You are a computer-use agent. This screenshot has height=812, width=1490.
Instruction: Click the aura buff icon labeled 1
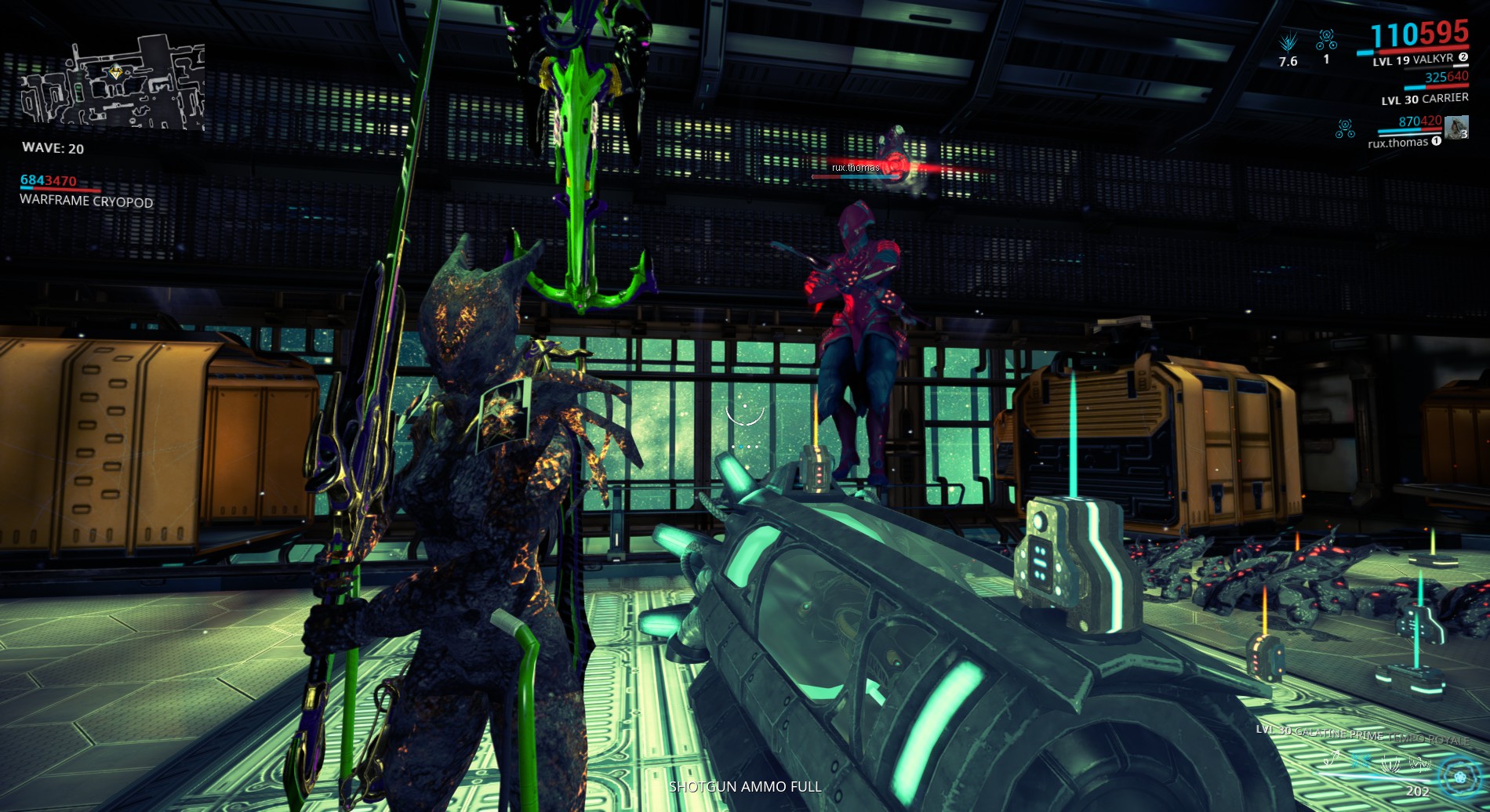click(1327, 39)
